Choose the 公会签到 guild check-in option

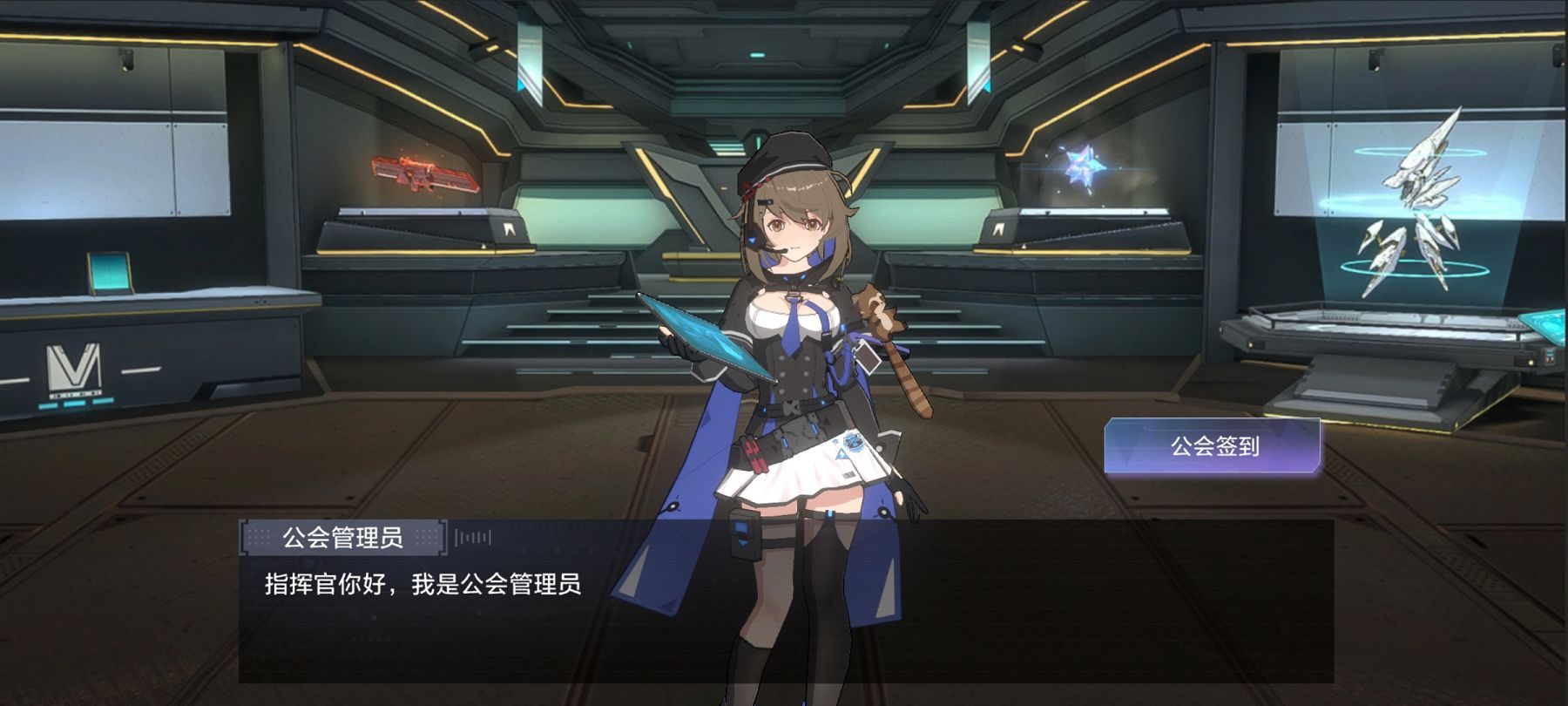(1213, 446)
